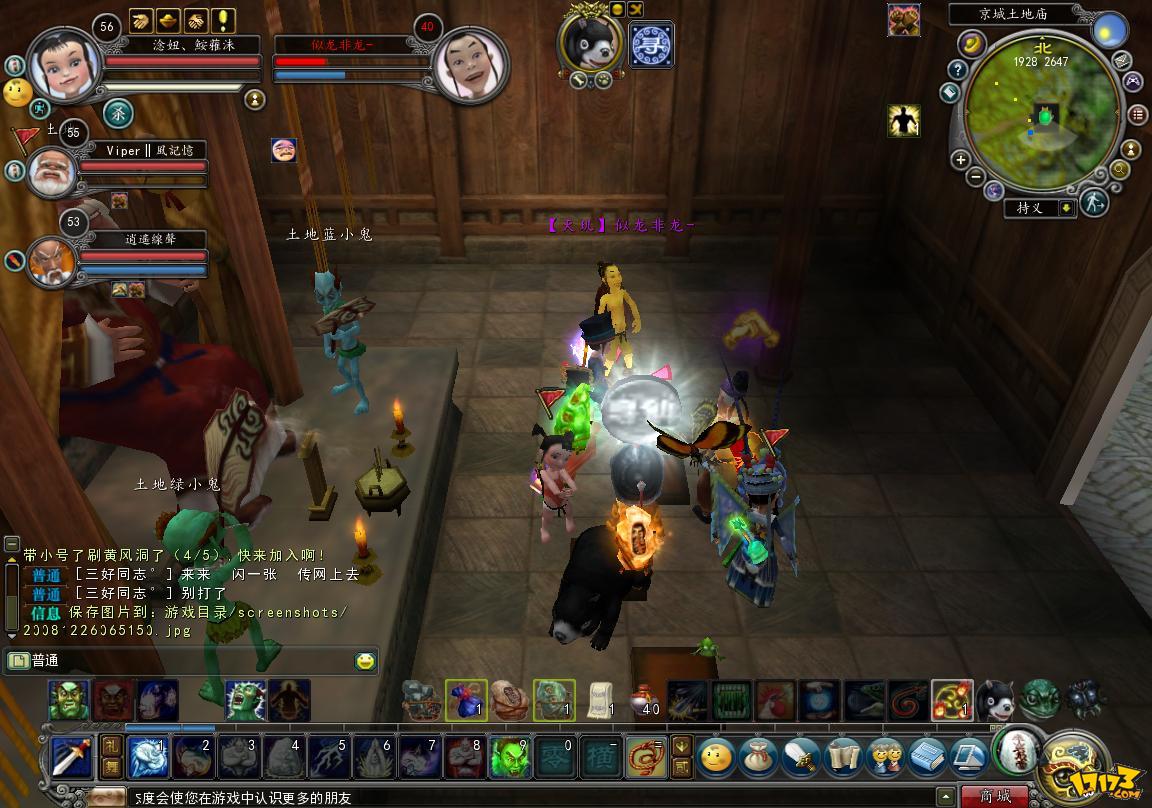The image size is (1152, 808).
Task: Click the 普通 chat channel selector
Action: click(45, 661)
